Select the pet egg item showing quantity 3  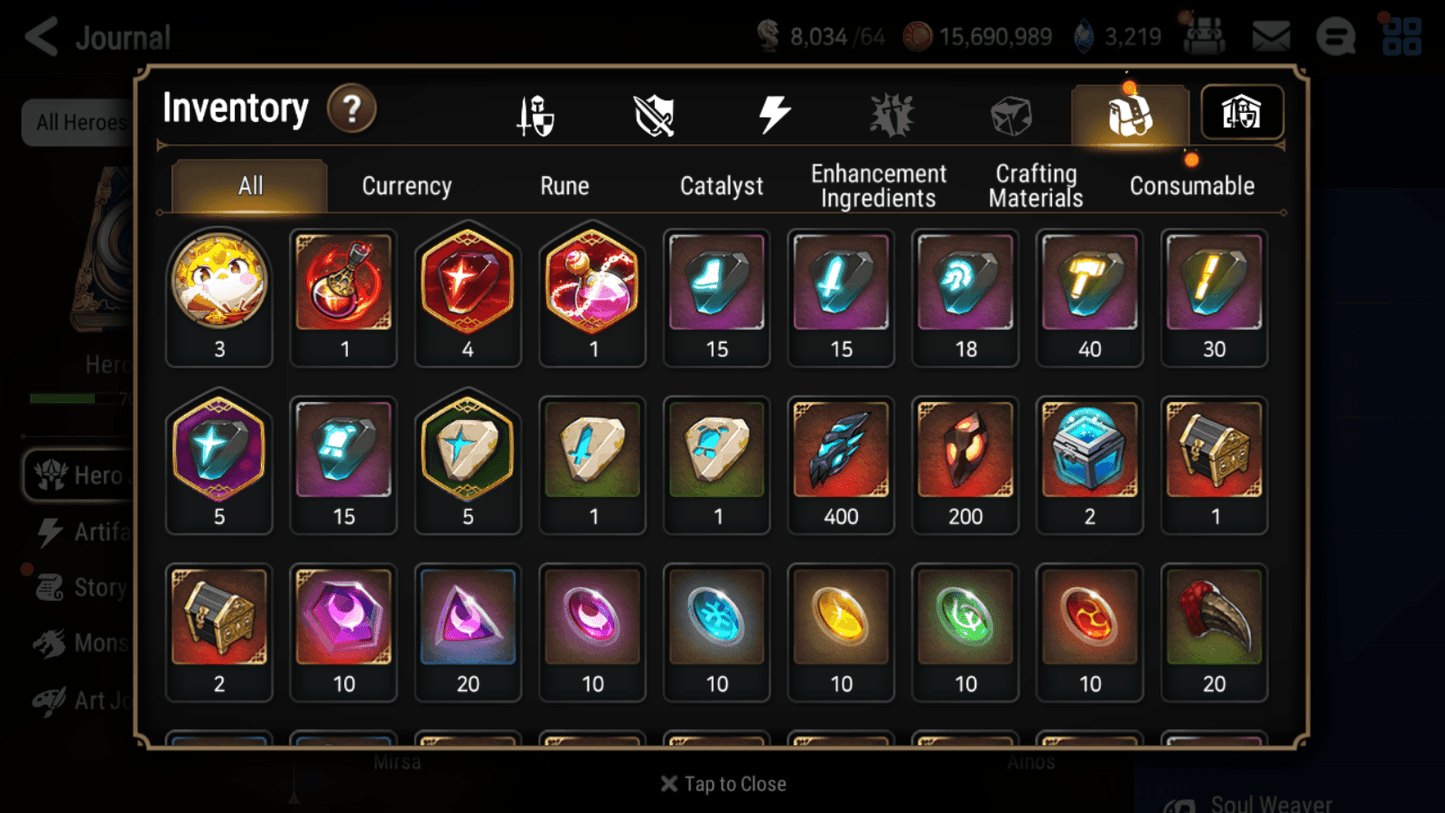[x=219, y=283]
